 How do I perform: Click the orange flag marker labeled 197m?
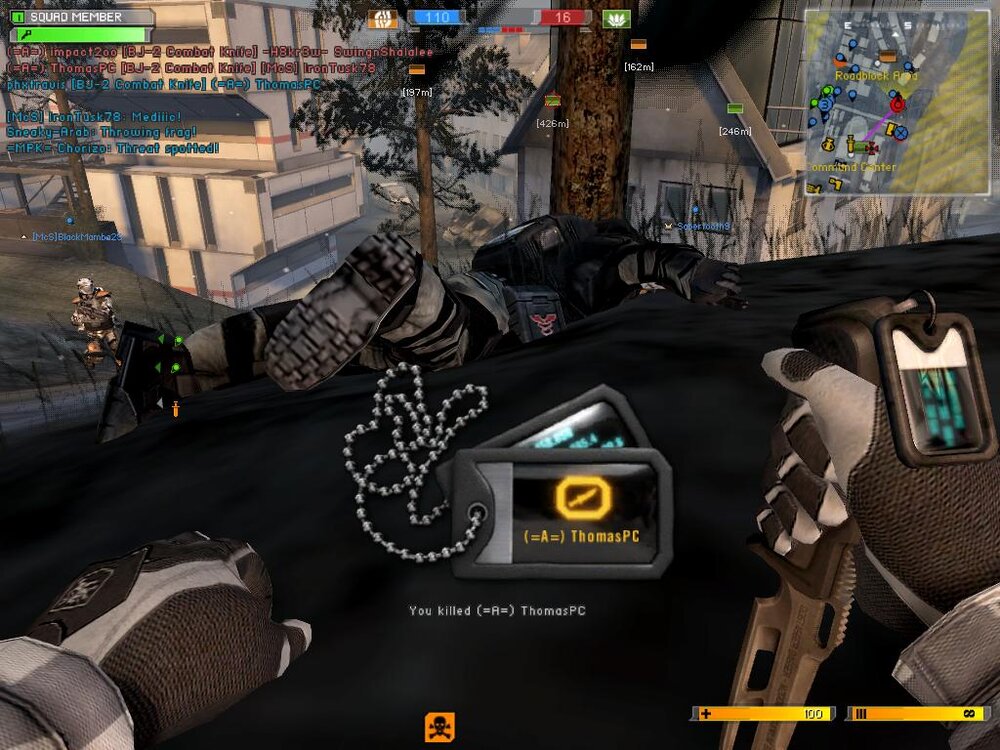pos(417,70)
